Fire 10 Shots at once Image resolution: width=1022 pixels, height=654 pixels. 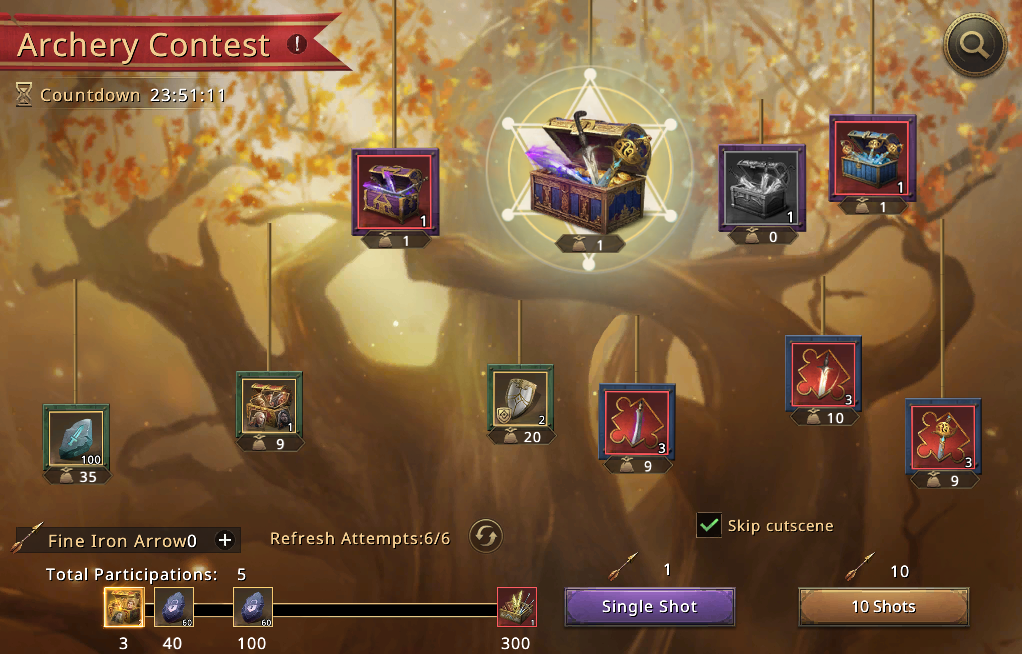[883, 606]
